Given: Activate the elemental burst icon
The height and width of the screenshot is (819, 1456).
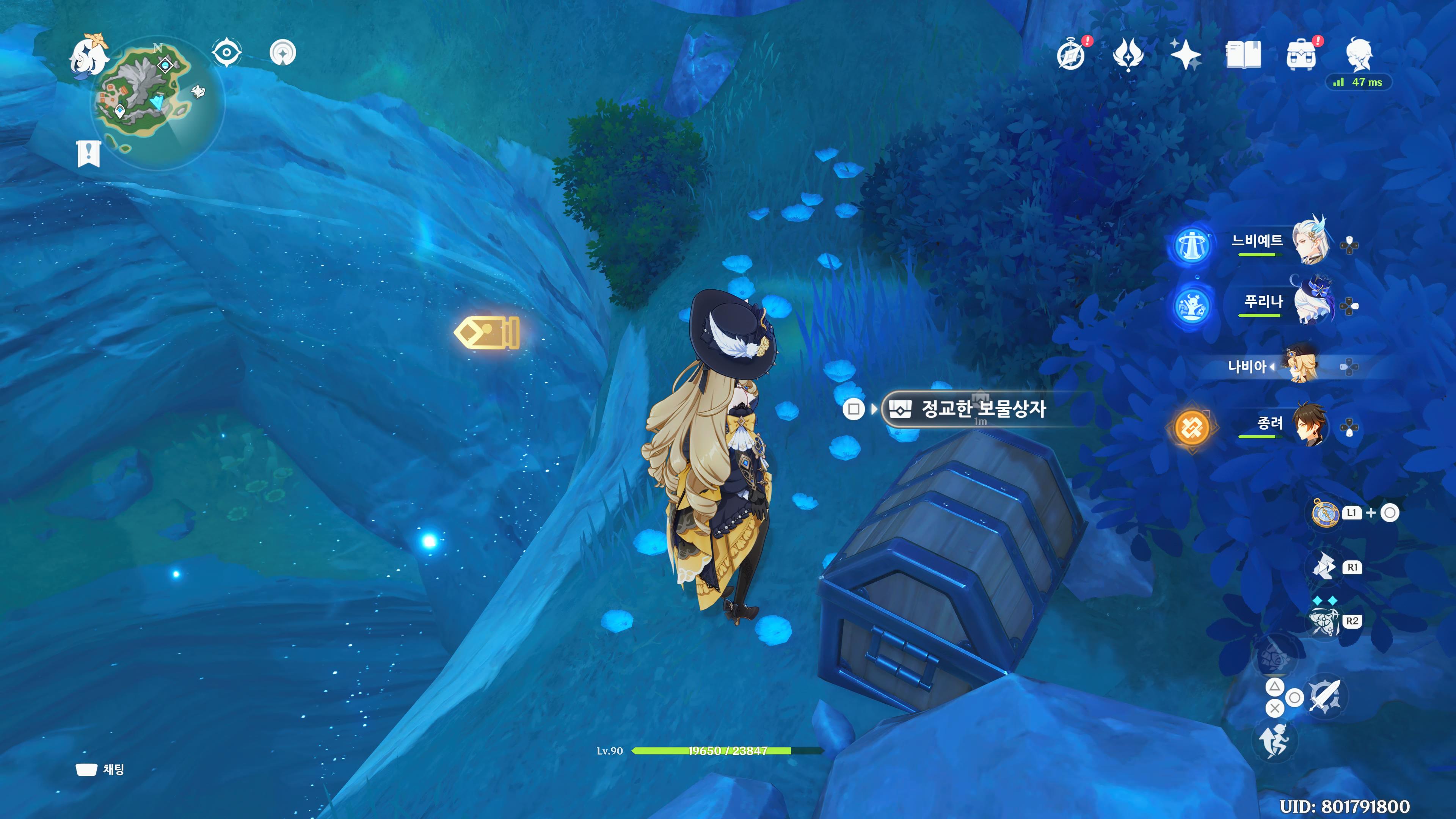Looking at the screenshot, I should [x=1324, y=621].
